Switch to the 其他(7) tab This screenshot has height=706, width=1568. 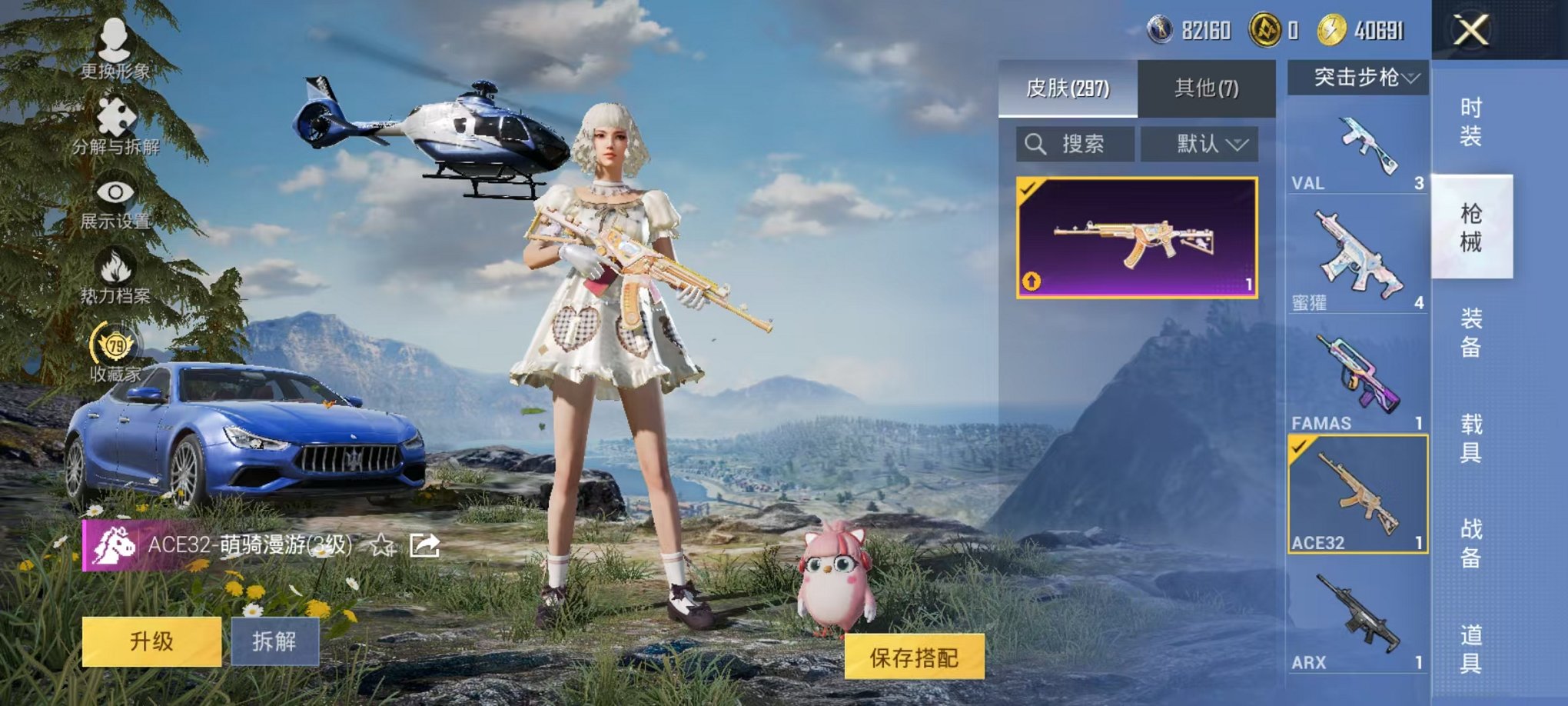tap(1207, 88)
